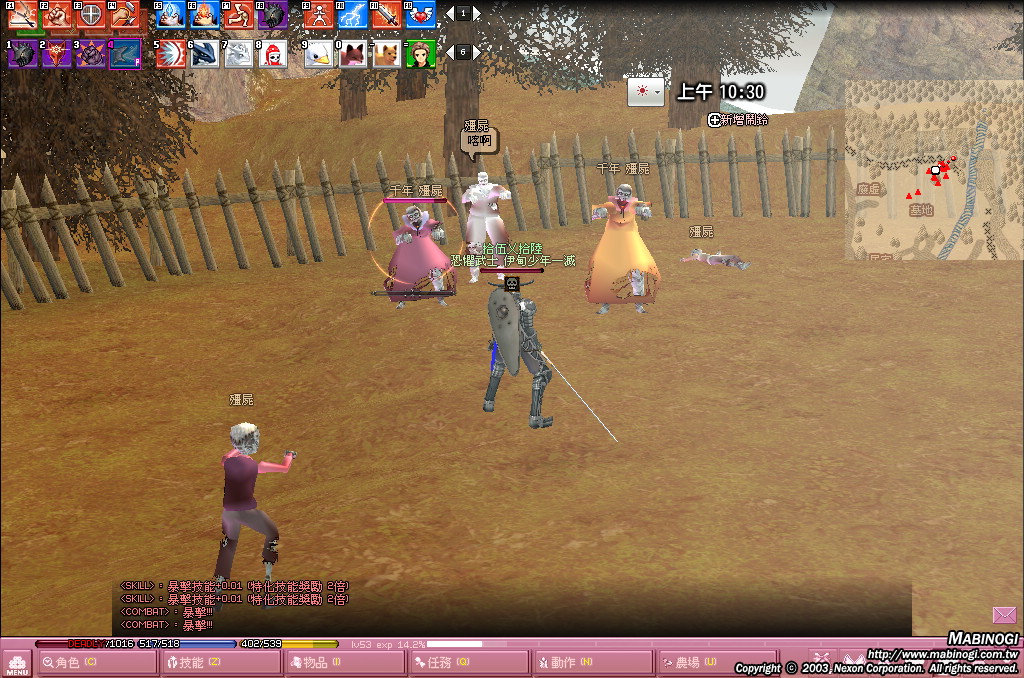The image size is (1024, 678).
Task: Activate the lightning bolt skill
Action: tap(352, 15)
